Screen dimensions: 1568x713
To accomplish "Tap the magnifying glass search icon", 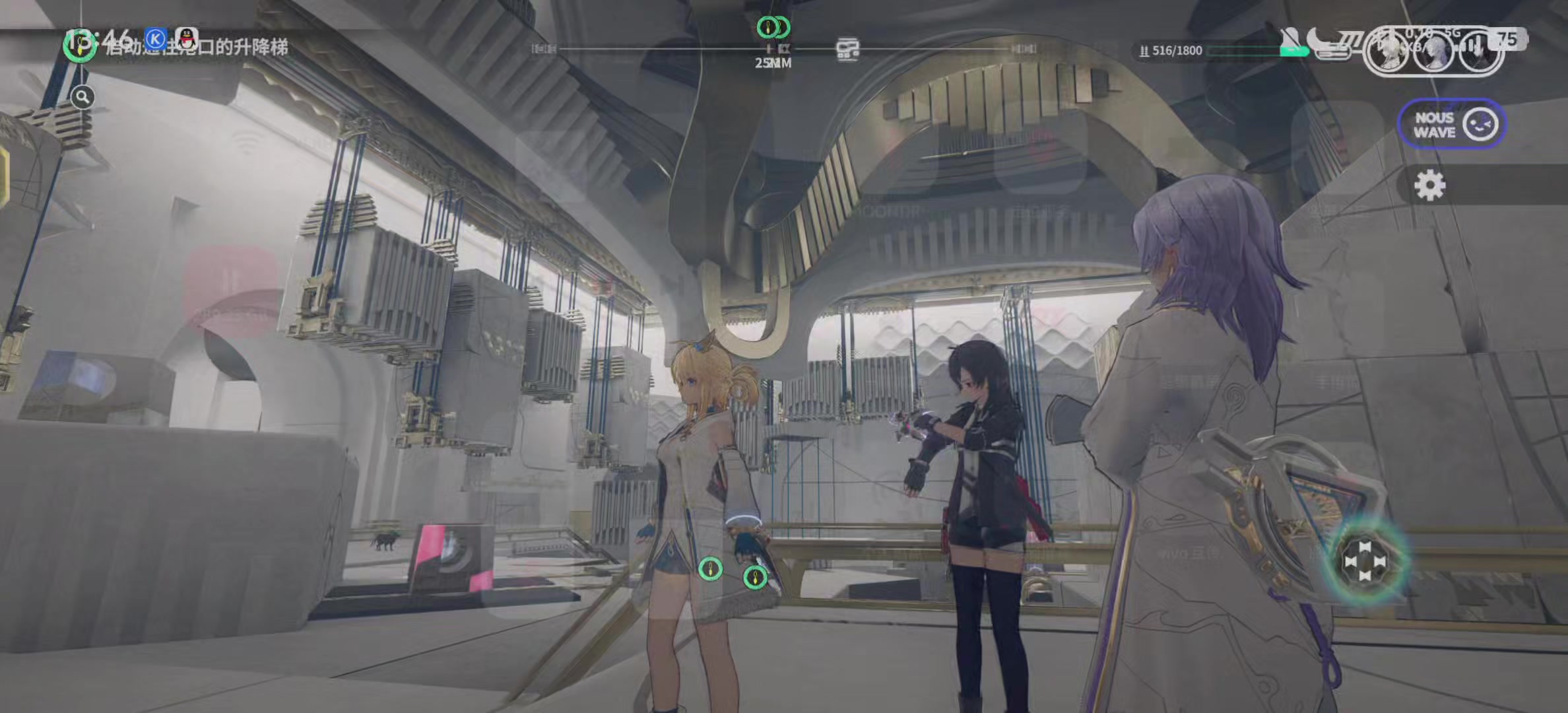I will 82,98.
